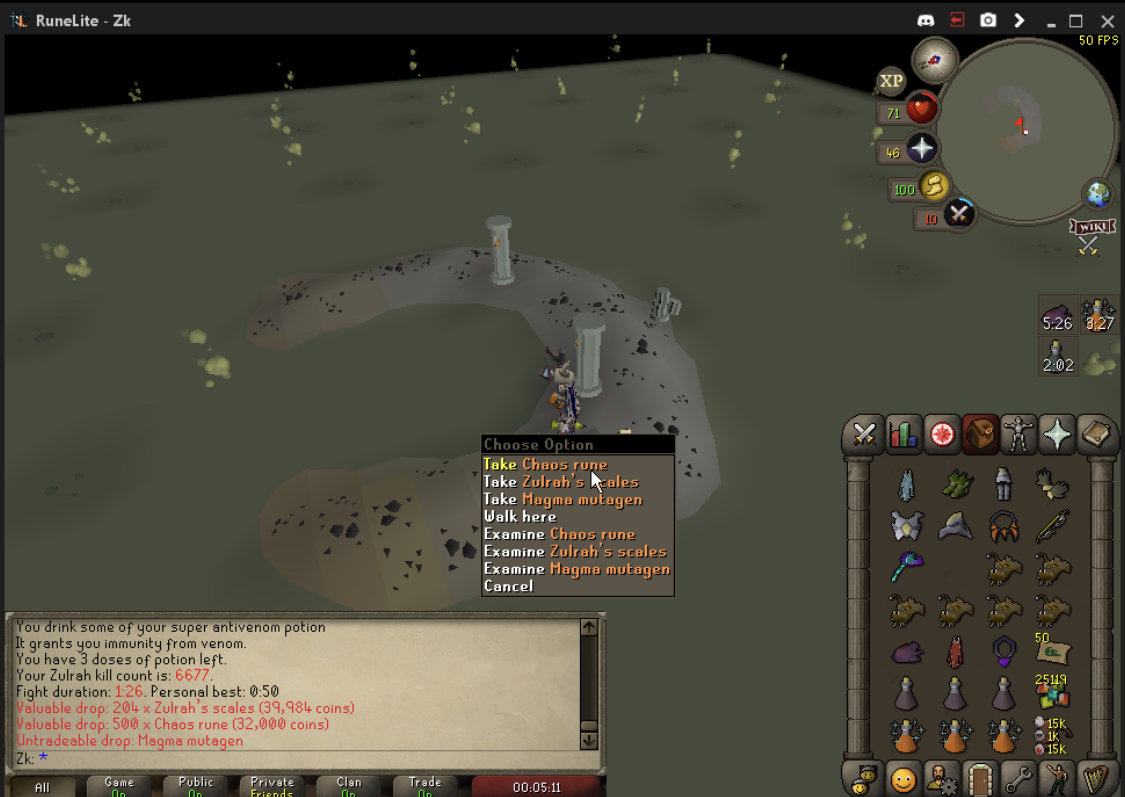
Task: Choose Take Zulrah's scales option
Action: coord(560,482)
